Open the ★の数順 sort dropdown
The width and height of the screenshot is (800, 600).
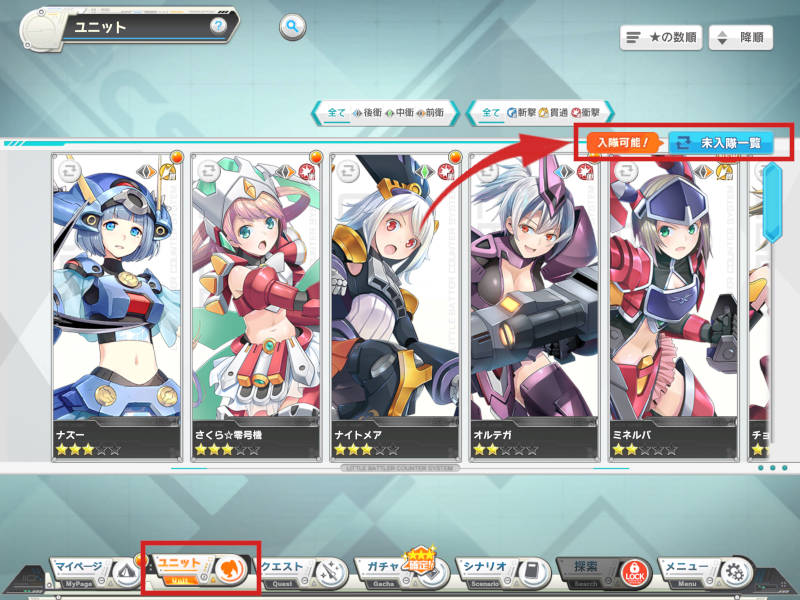[x=660, y=38]
